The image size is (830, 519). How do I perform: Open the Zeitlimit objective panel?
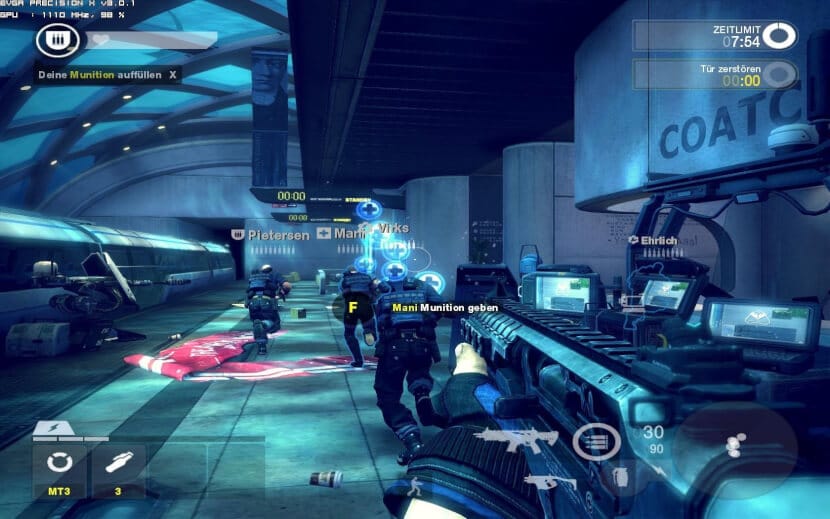pos(715,36)
